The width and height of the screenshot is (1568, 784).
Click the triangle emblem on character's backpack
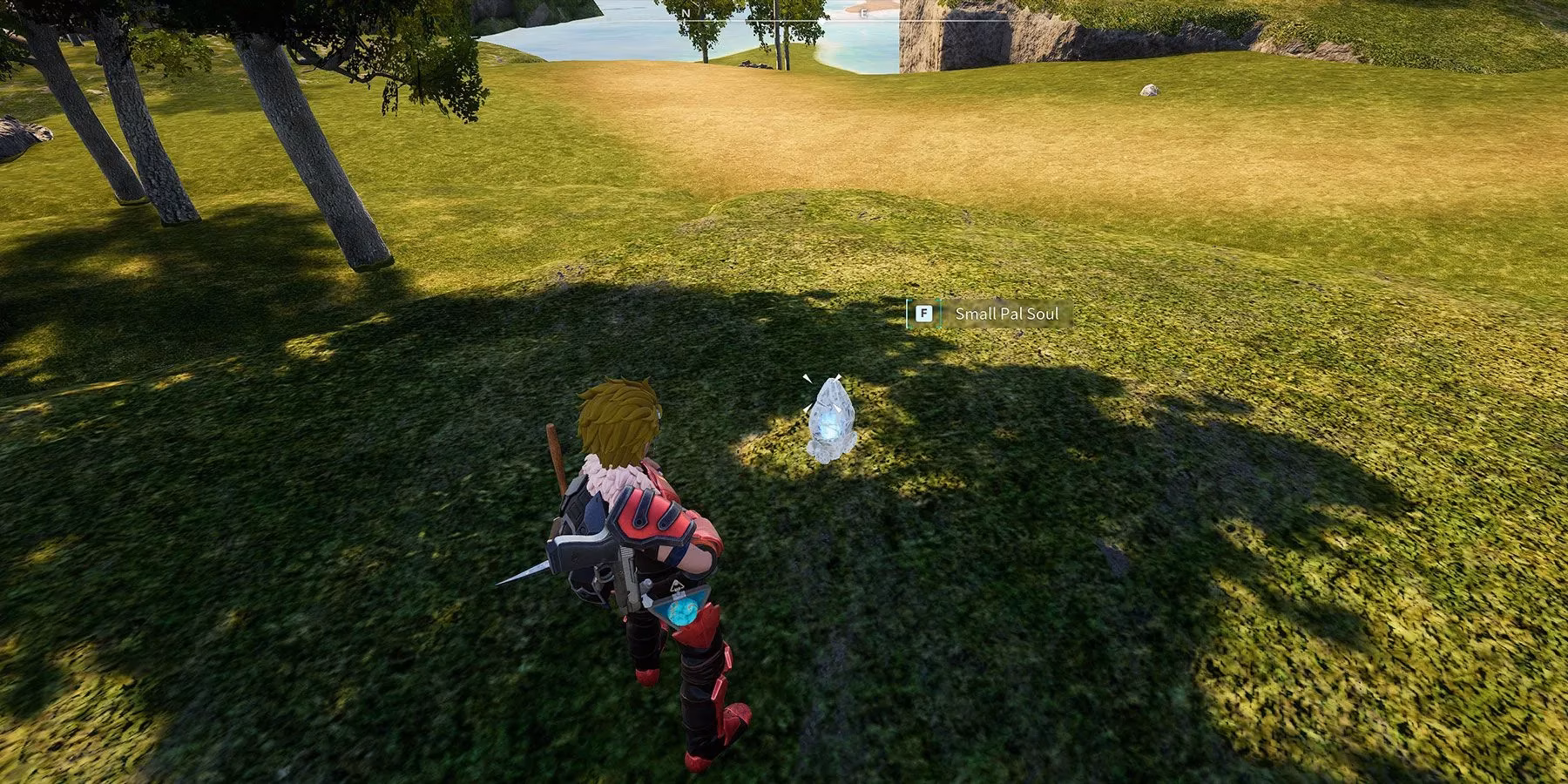click(x=678, y=585)
